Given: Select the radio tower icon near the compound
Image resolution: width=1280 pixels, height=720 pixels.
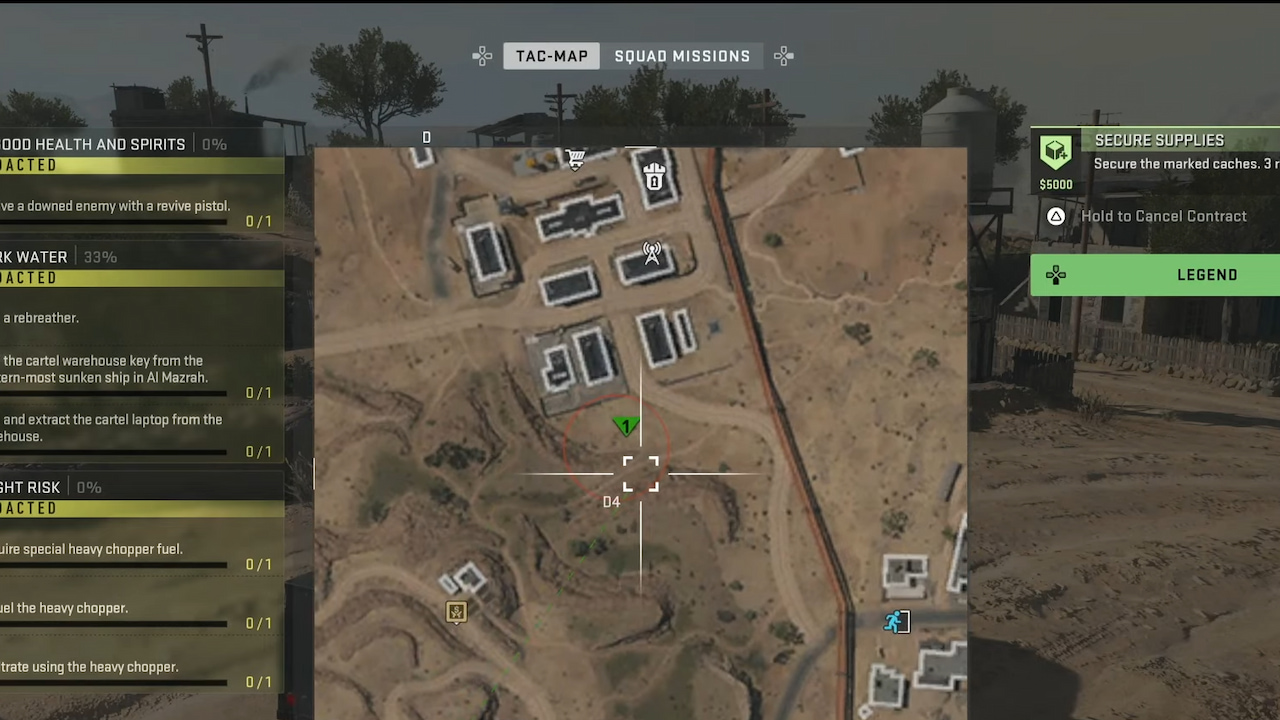Looking at the screenshot, I should click(651, 254).
